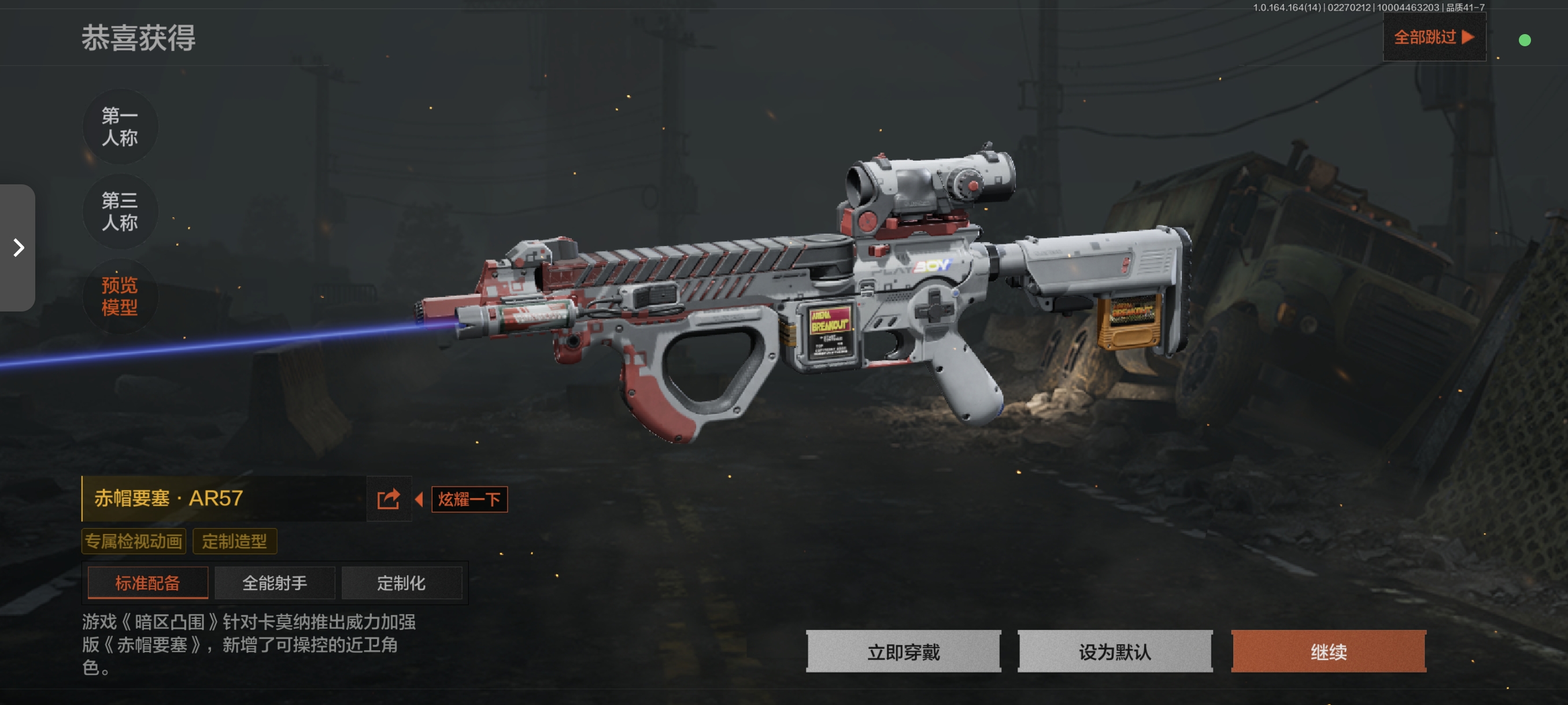Click the 专属检视动画 tag
Screen dimensions: 1568x705
pyautogui.click(x=134, y=541)
